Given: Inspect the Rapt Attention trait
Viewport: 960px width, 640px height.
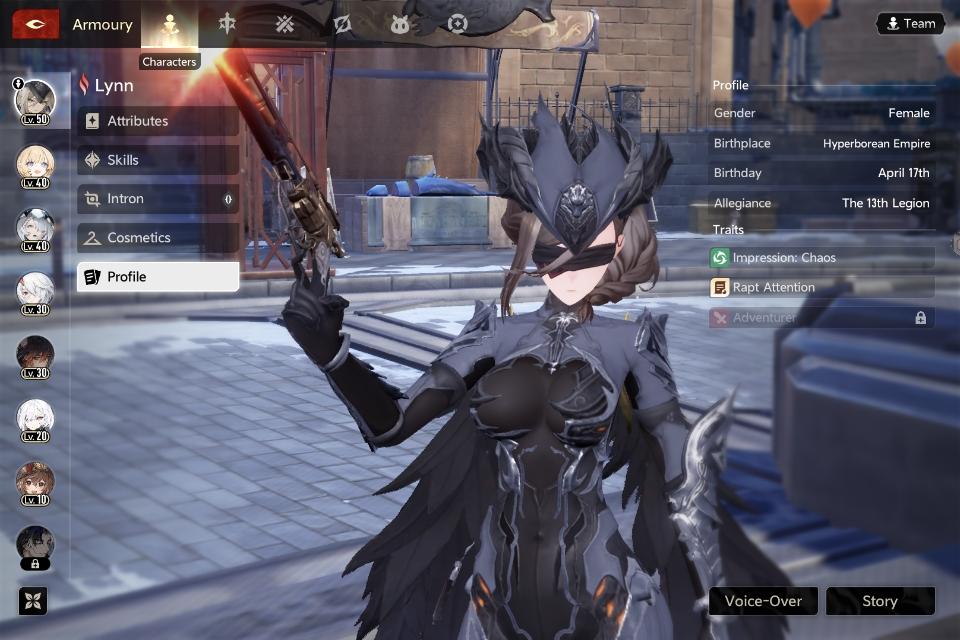Looking at the screenshot, I should (x=822, y=287).
